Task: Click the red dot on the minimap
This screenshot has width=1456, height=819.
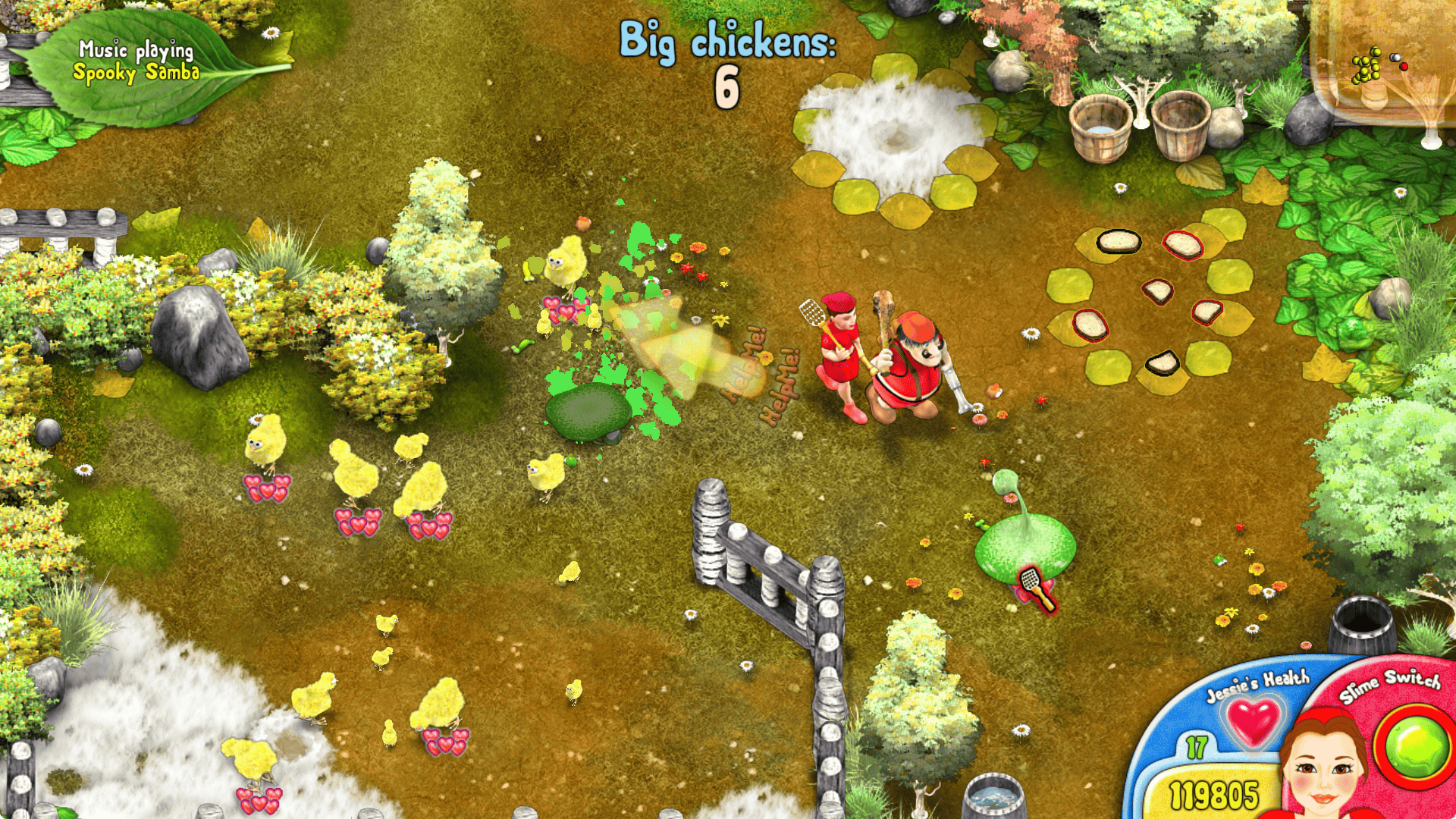Action: click(1404, 67)
